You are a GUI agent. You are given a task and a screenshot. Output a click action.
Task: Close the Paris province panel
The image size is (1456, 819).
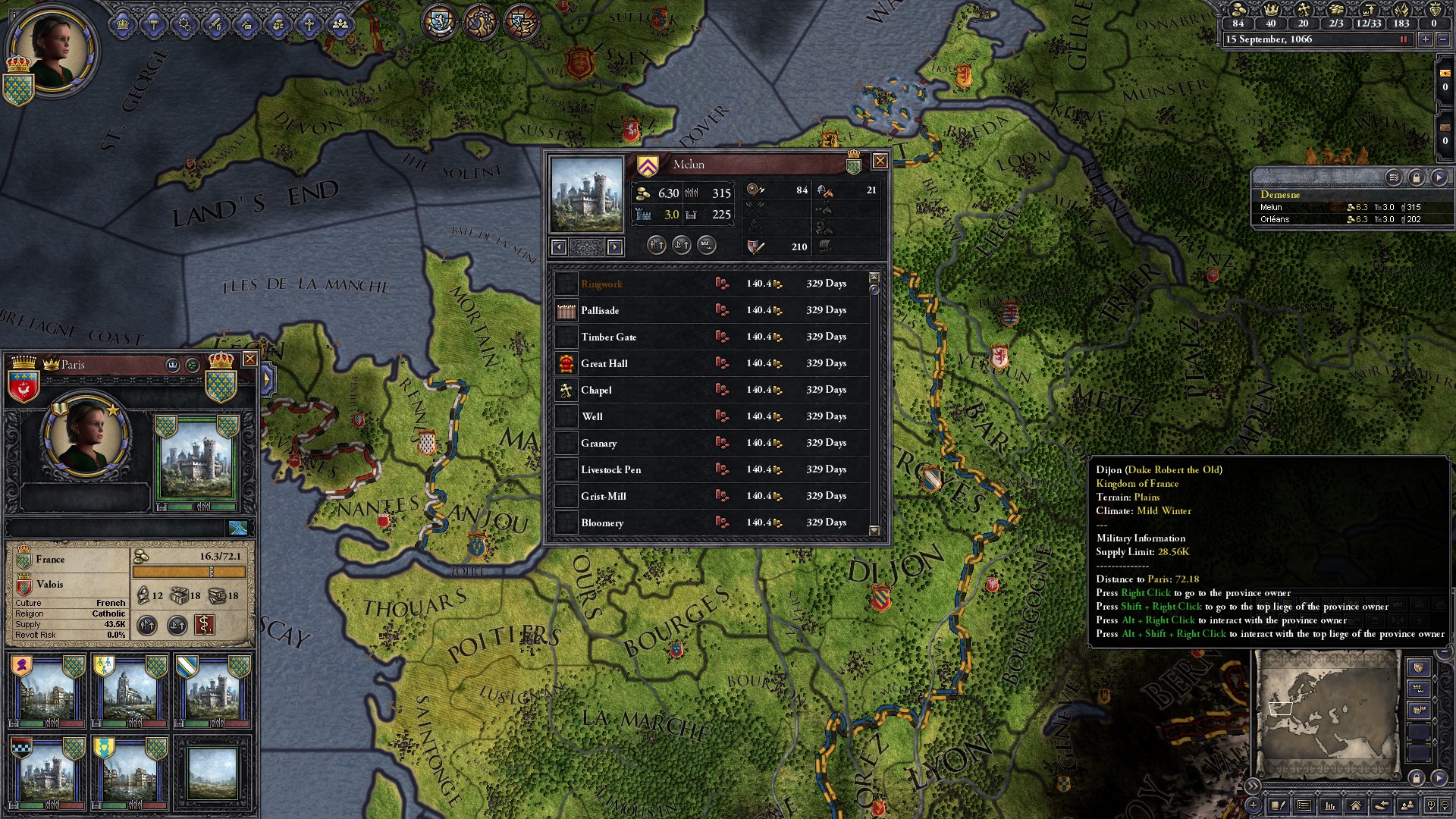[x=249, y=359]
